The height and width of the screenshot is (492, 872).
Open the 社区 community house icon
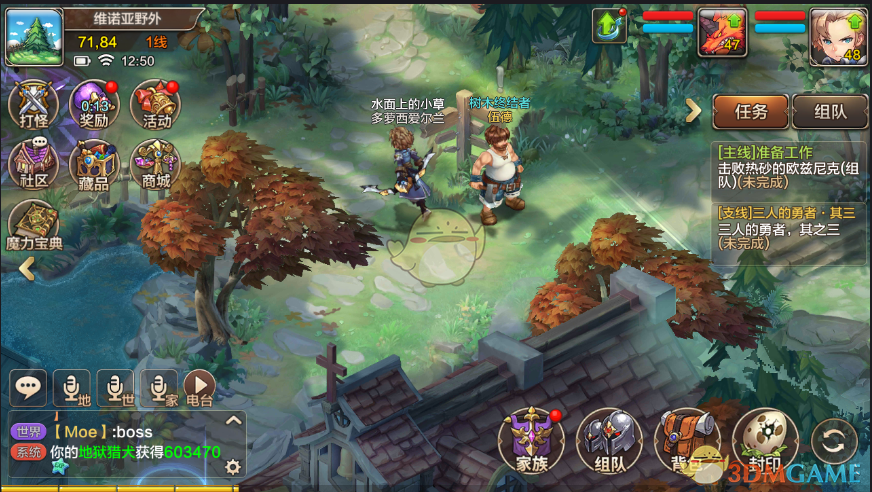click(x=34, y=165)
